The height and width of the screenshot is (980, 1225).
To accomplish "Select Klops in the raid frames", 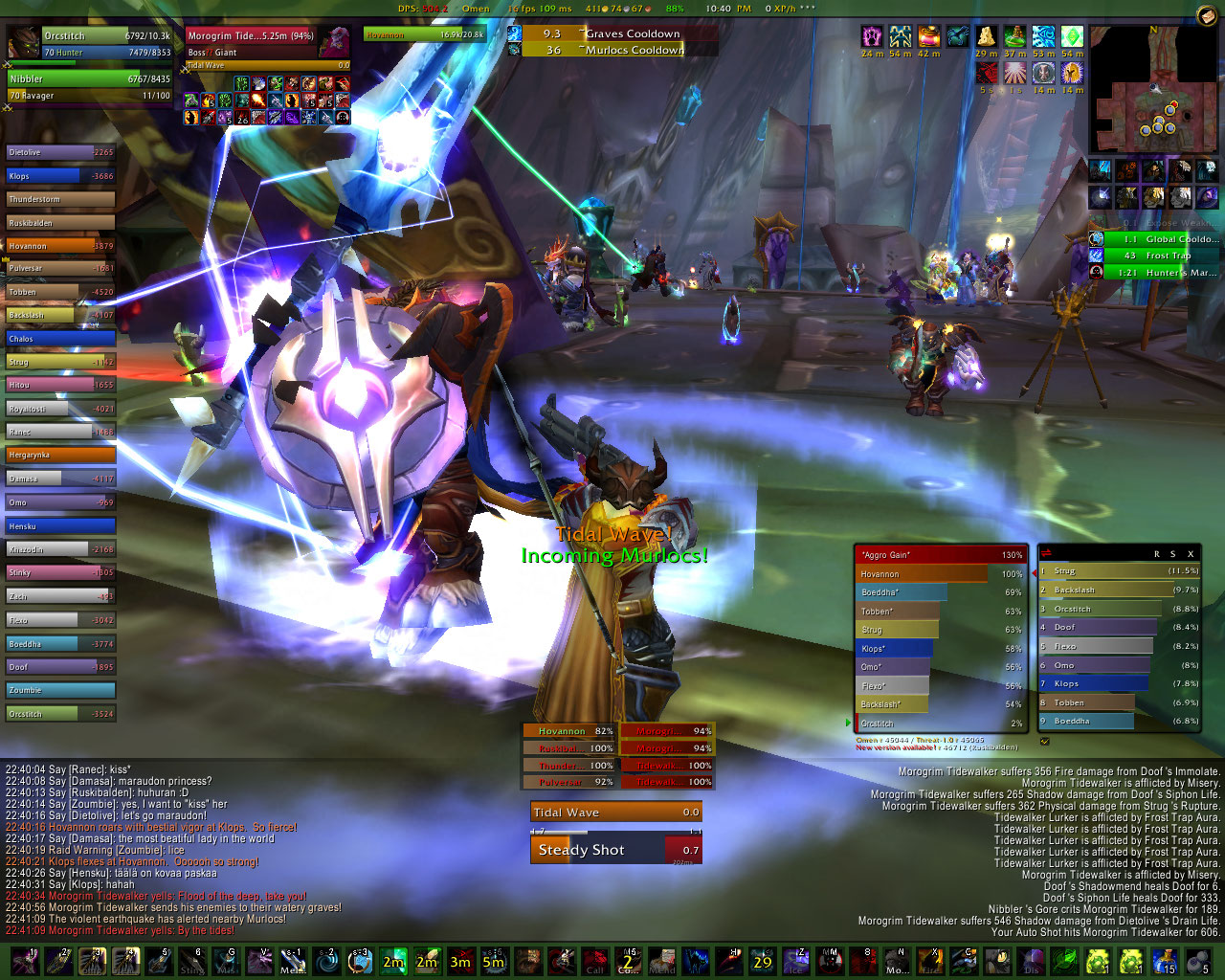I will click(60, 176).
